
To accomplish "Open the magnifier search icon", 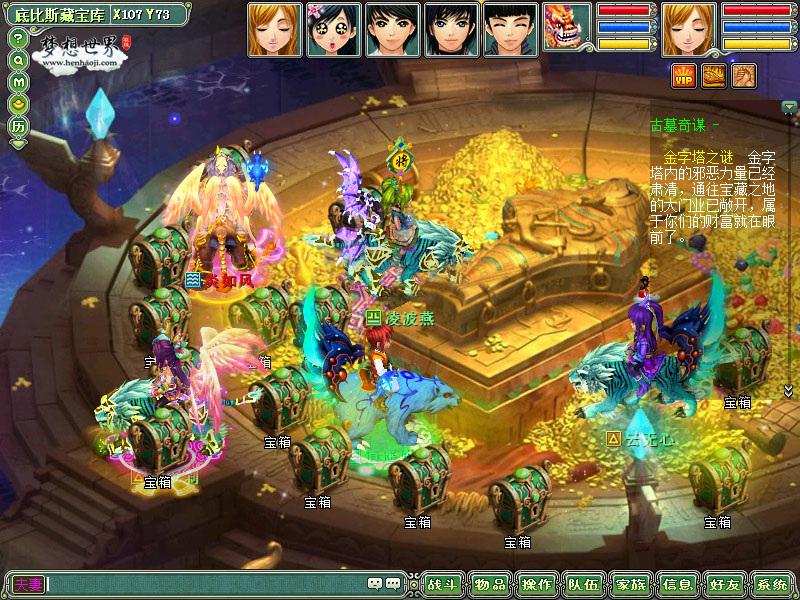I will point(18,60).
